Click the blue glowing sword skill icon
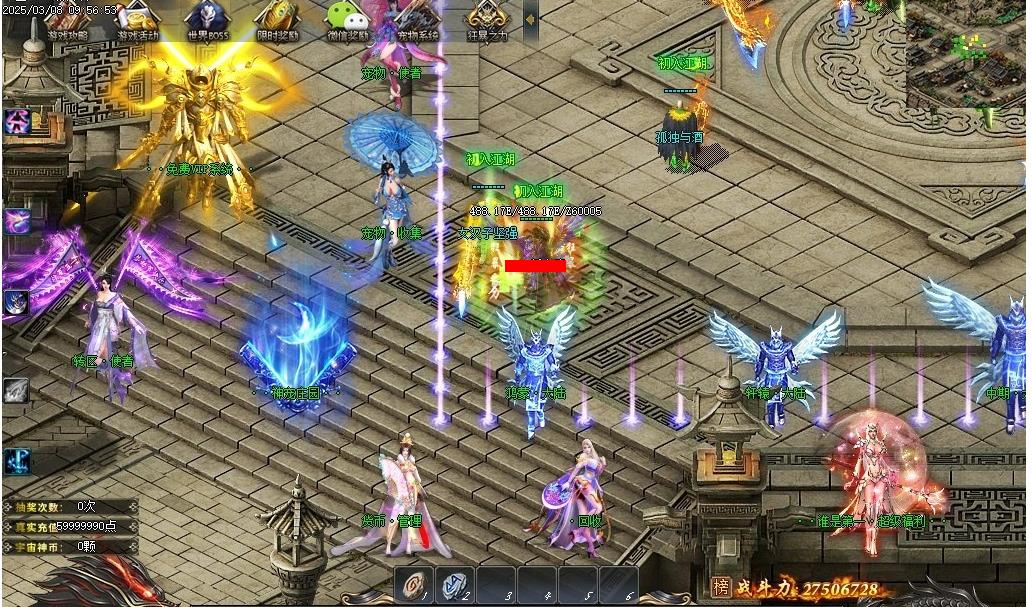The height and width of the screenshot is (607, 1032). point(17,462)
